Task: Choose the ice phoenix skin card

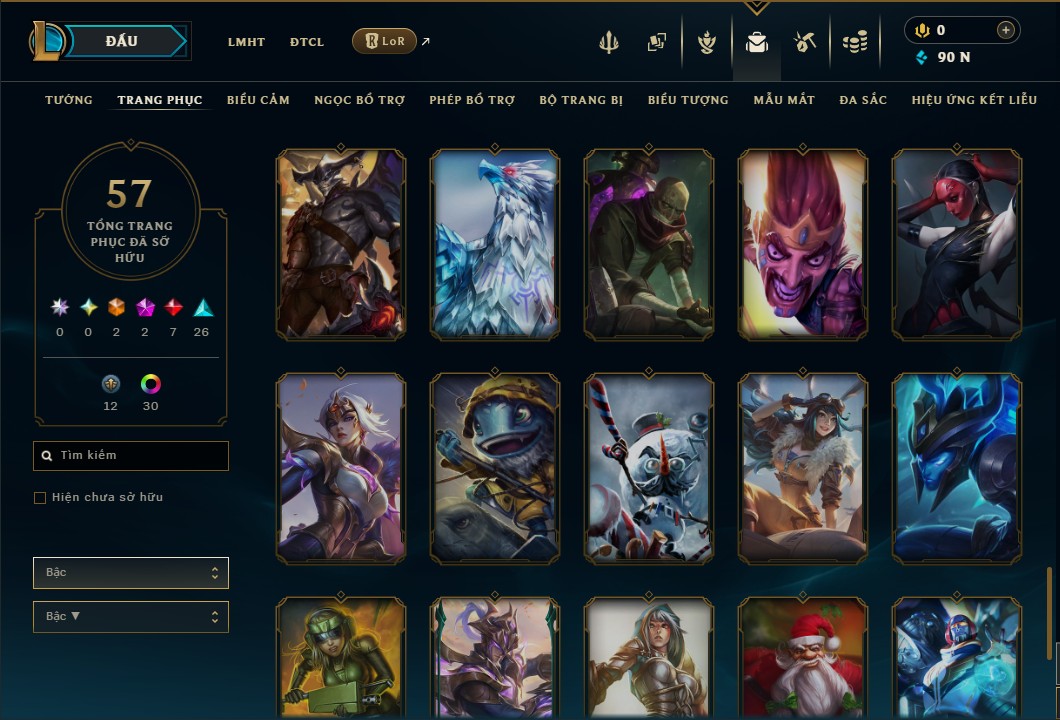Action: [495, 245]
